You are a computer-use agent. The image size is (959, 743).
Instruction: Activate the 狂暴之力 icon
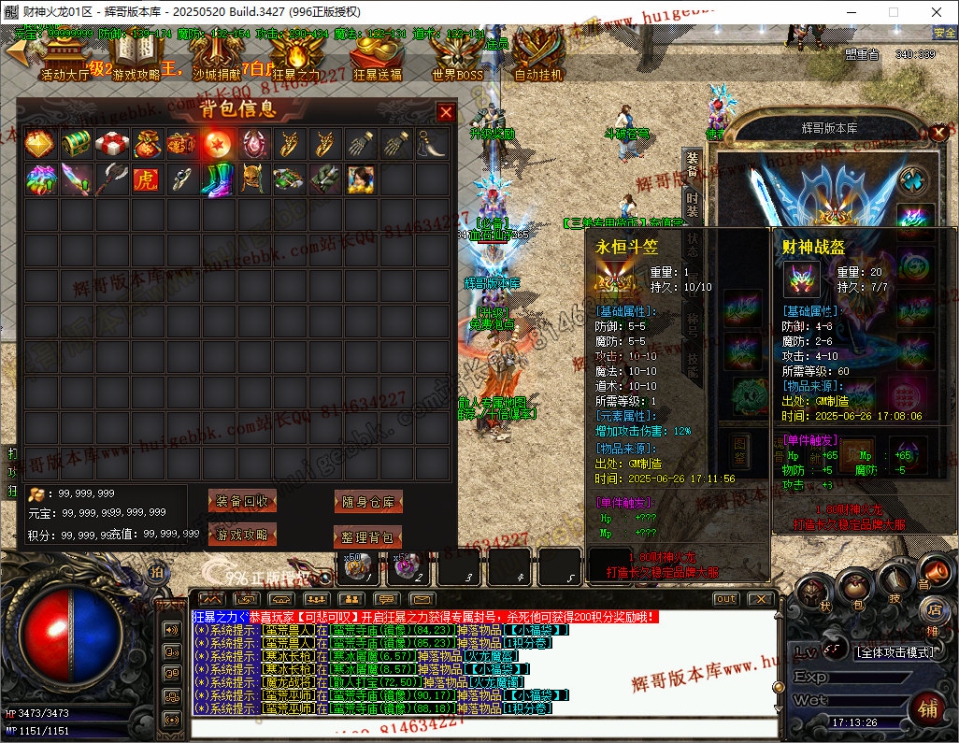[297, 56]
